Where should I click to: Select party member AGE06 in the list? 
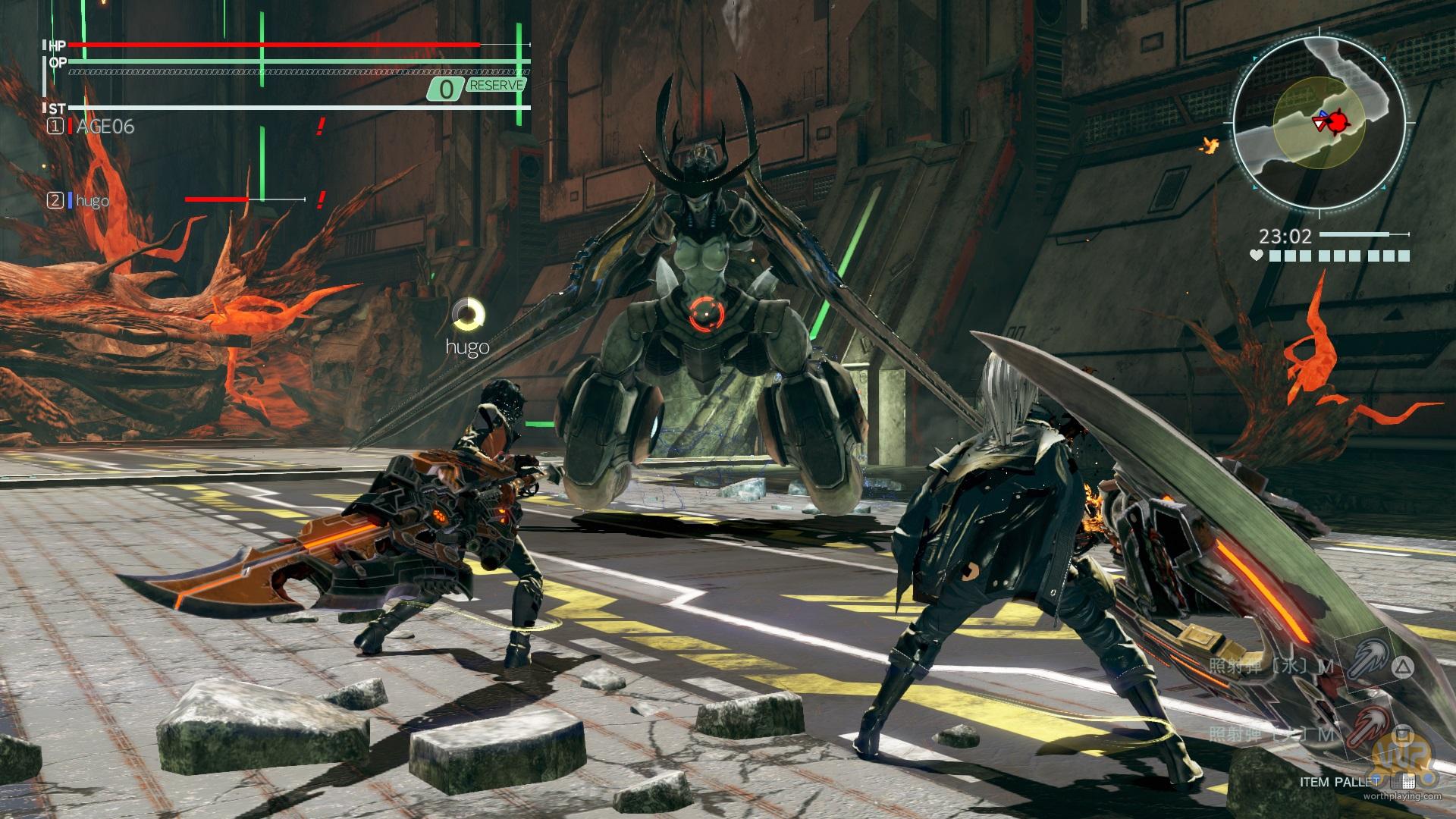(x=105, y=127)
